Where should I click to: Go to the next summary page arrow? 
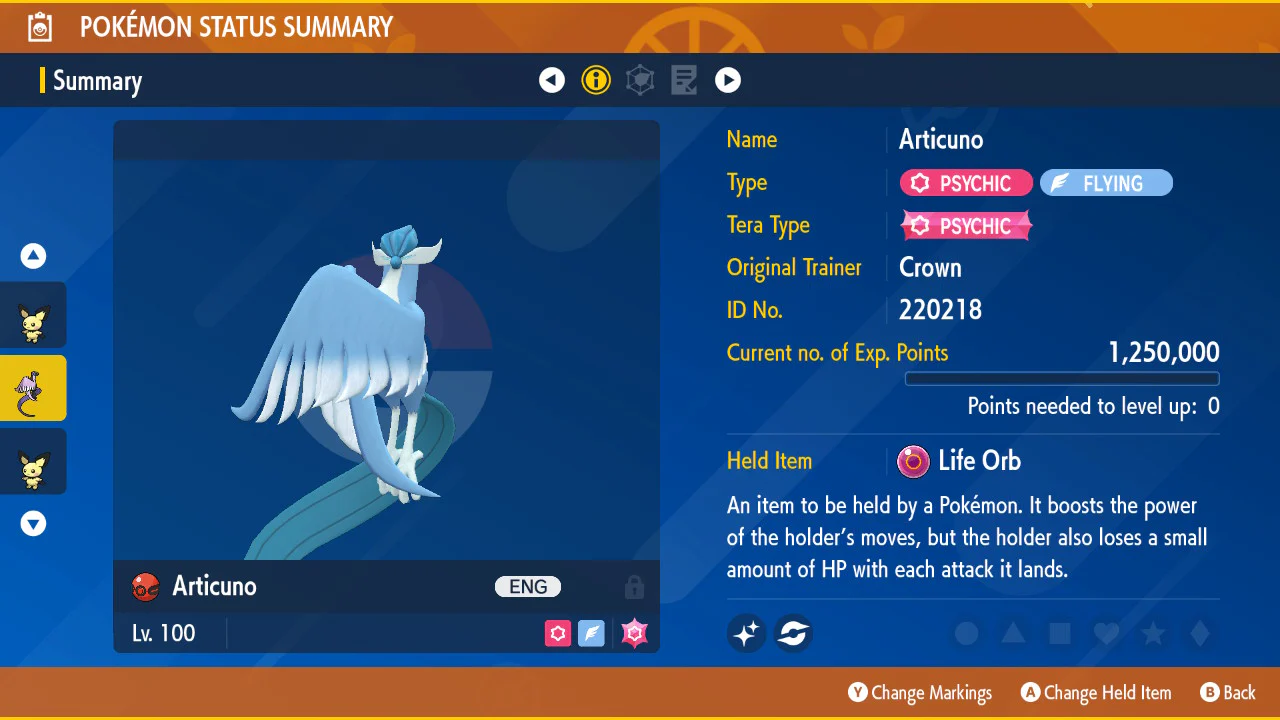tap(728, 80)
